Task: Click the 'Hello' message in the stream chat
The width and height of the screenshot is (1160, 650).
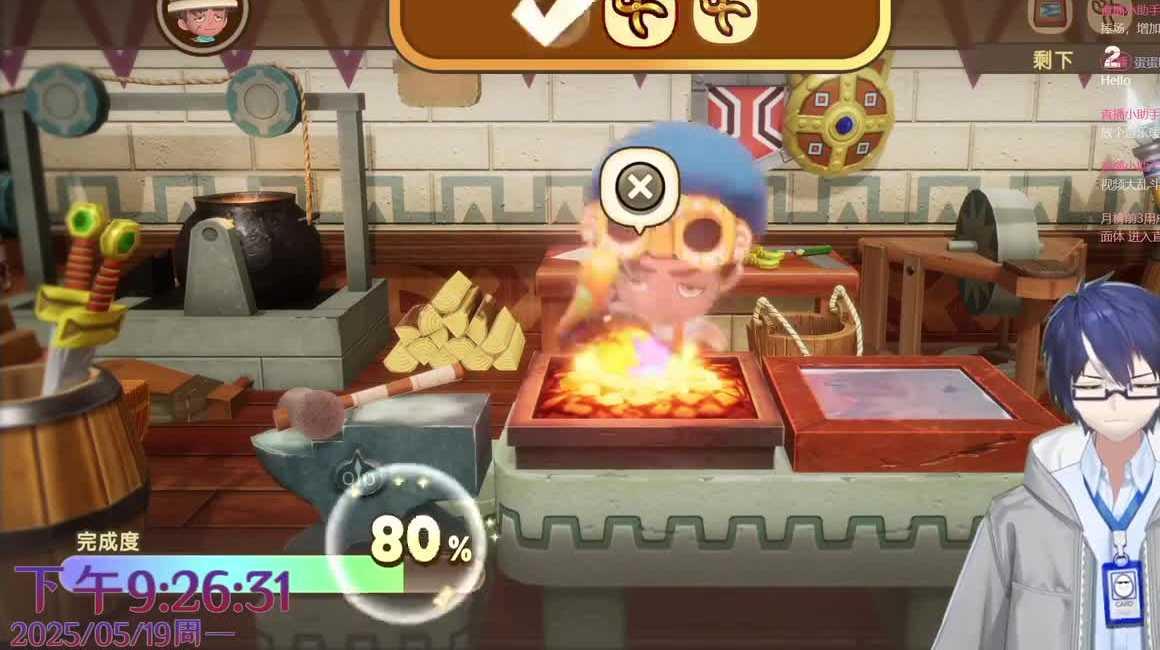Action: click(x=1115, y=80)
